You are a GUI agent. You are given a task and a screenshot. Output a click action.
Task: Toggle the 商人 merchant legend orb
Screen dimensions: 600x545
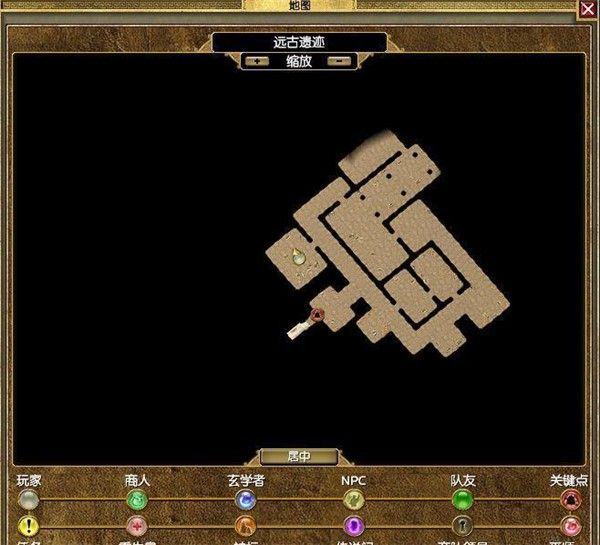pyautogui.click(x=136, y=499)
